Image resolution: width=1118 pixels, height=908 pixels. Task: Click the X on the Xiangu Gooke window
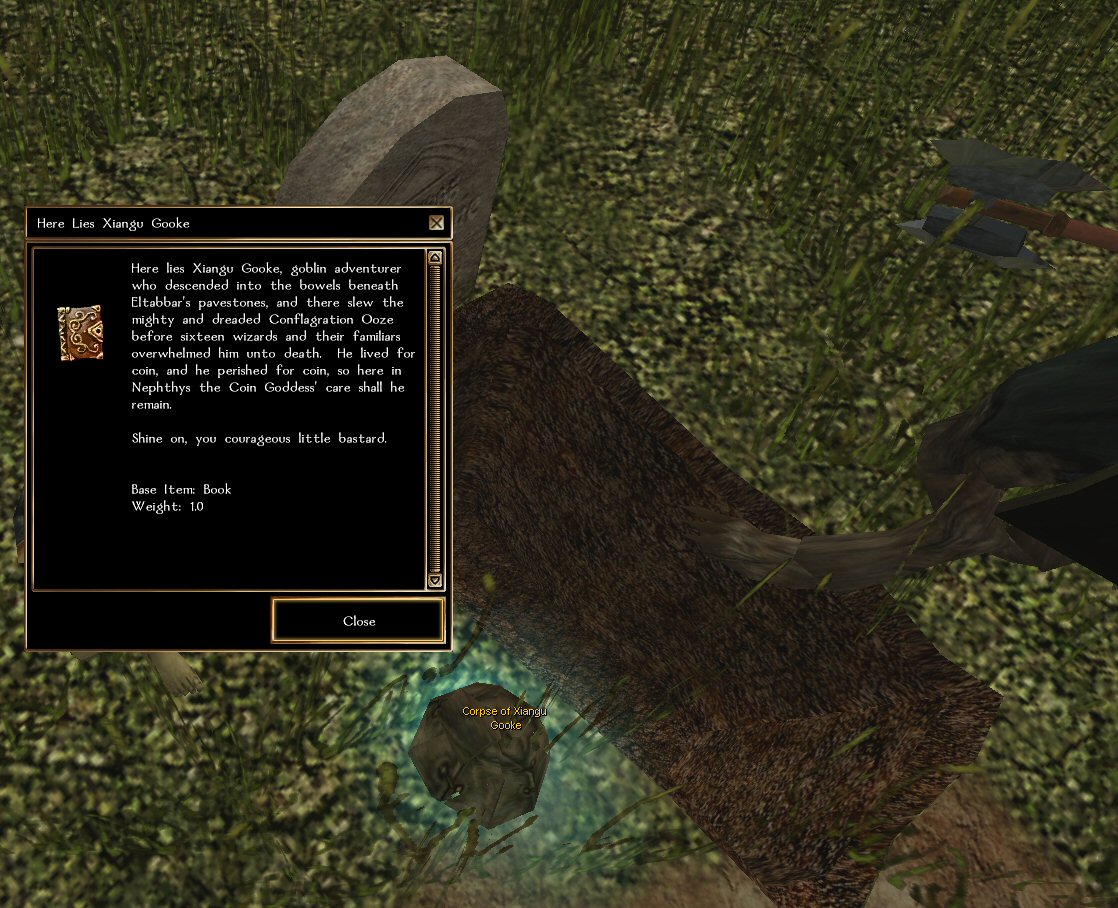coord(436,223)
